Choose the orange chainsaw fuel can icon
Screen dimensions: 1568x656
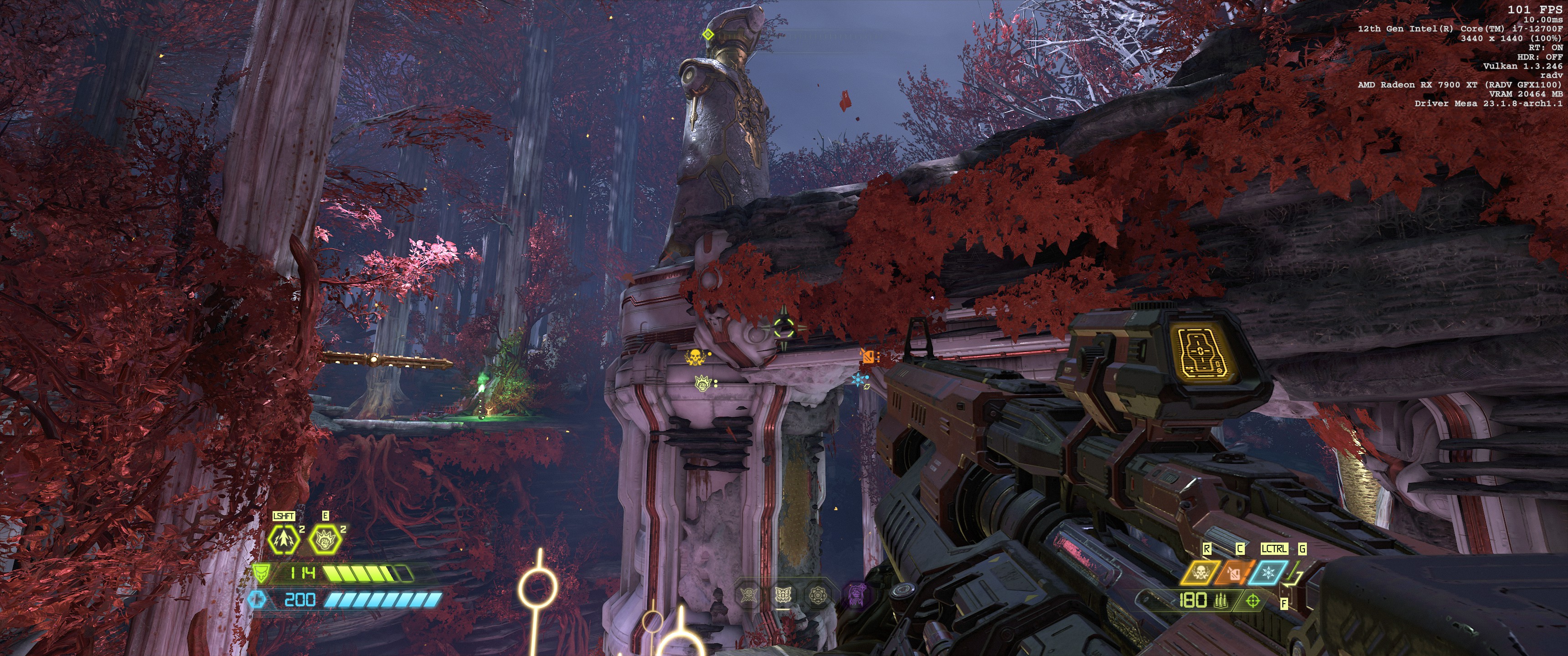[x=1233, y=573]
